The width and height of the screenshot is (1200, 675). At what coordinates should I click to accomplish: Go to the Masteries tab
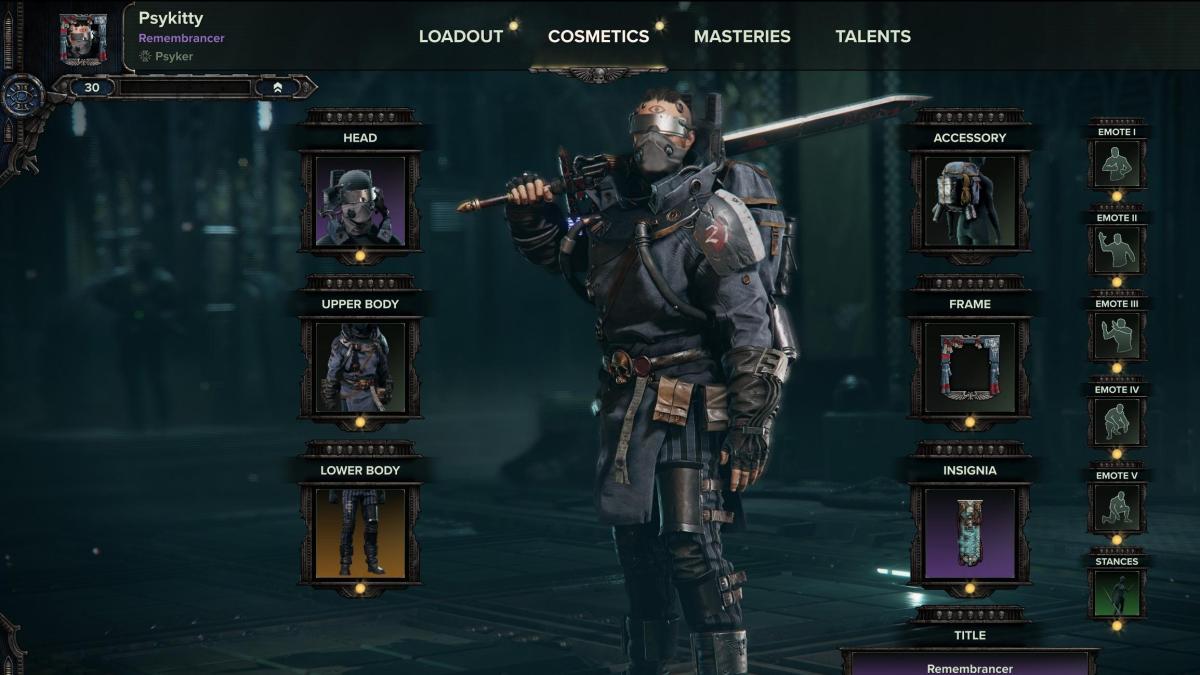742,36
